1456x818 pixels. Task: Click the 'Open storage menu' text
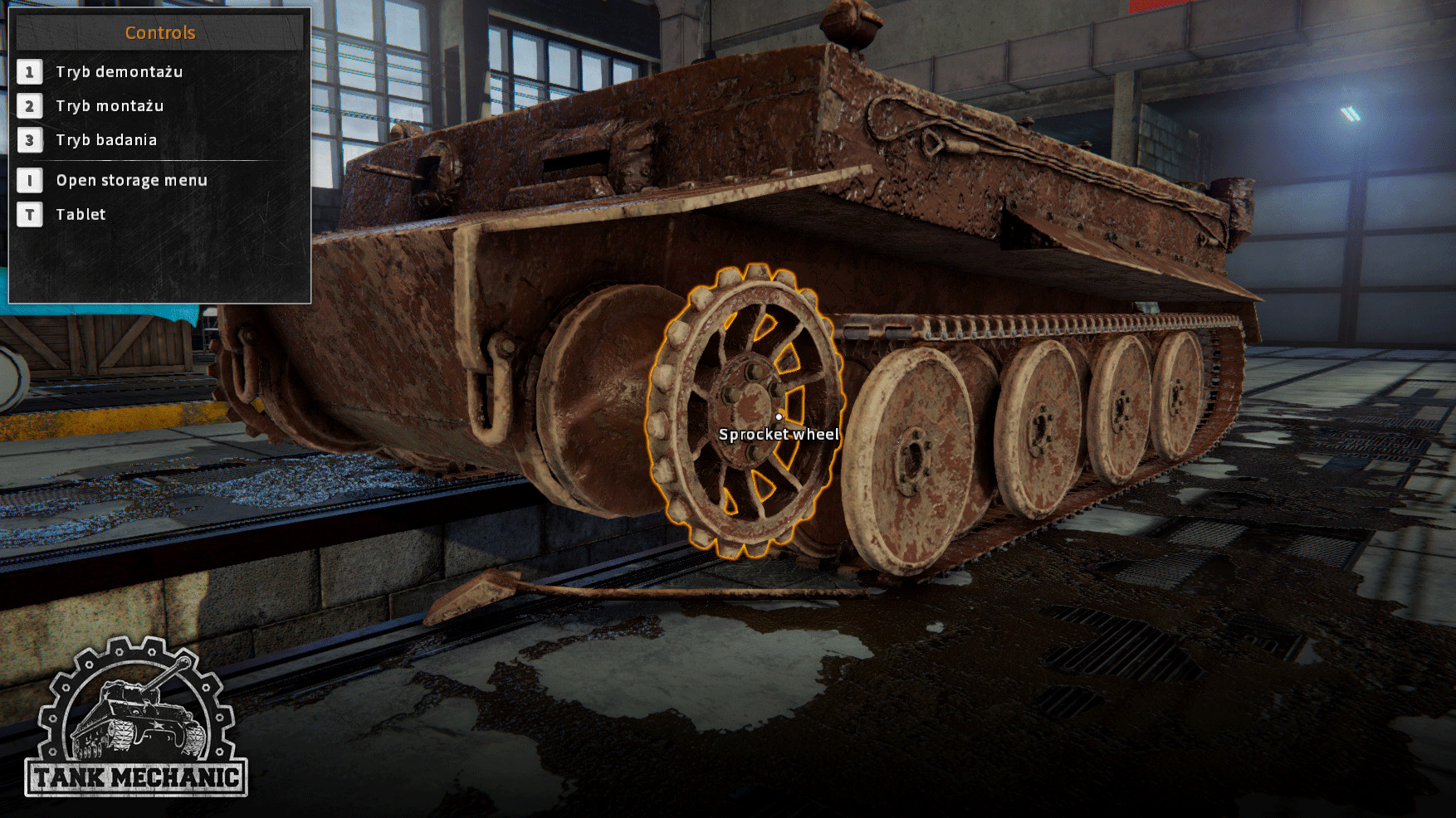tap(131, 180)
